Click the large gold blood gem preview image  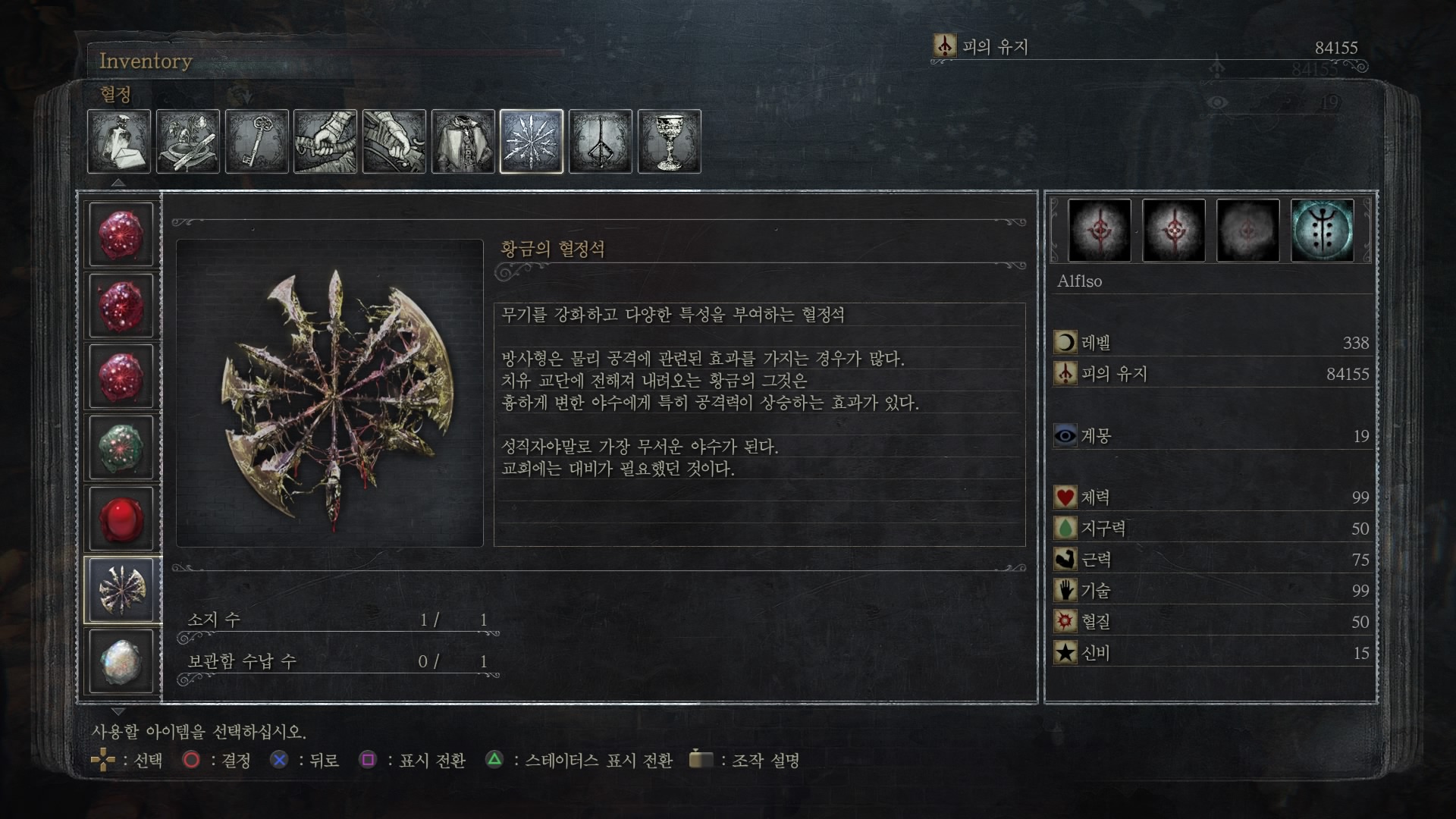tap(330, 393)
